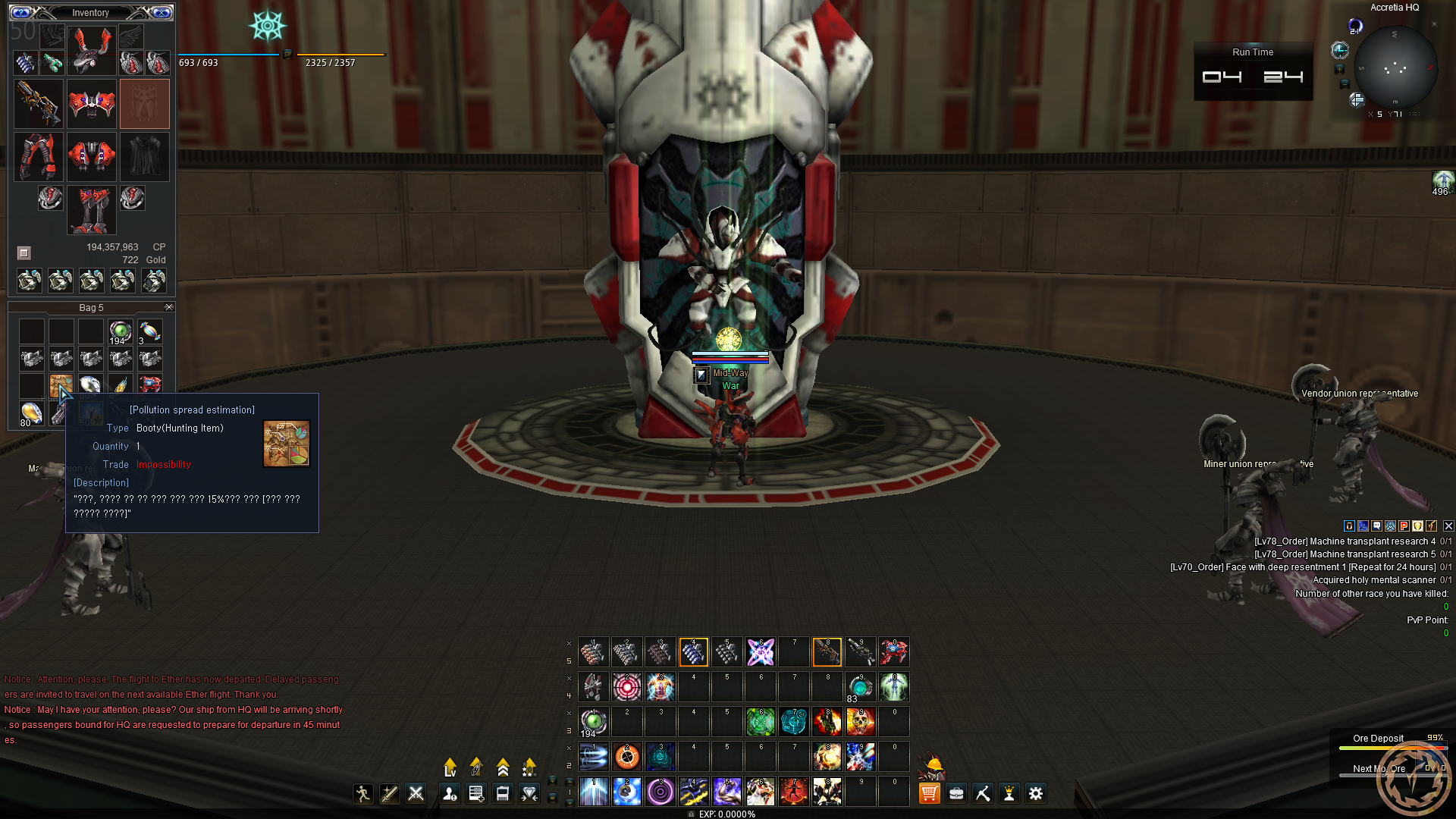The width and height of the screenshot is (1456, 819).
Task: Select the equipped rifle weapon slot
Action: pyautogui.click(x=38, y=104)
